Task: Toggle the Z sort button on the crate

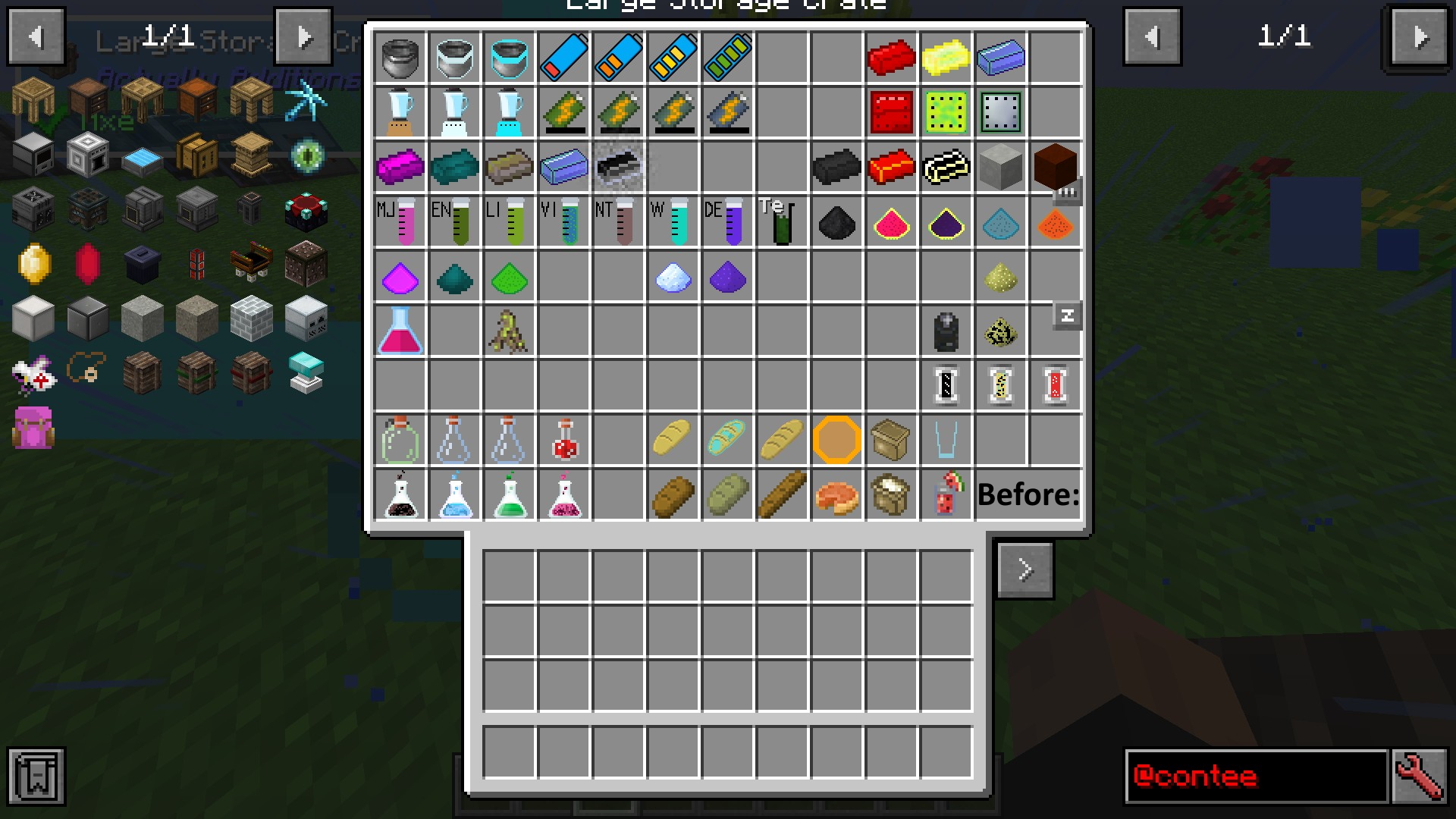Action: coord(1068,315)
